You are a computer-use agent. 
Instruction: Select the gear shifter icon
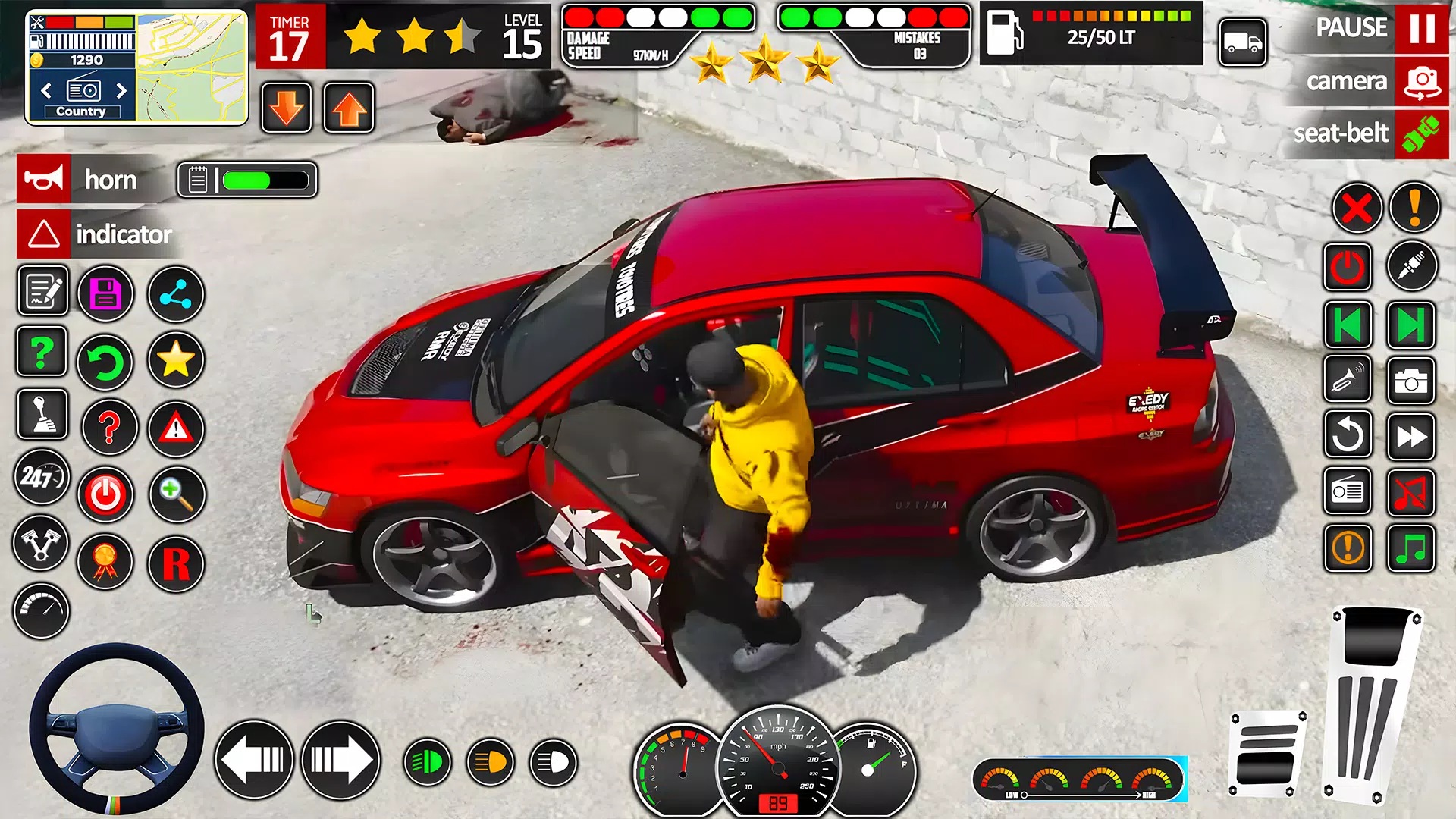point(42,416)
